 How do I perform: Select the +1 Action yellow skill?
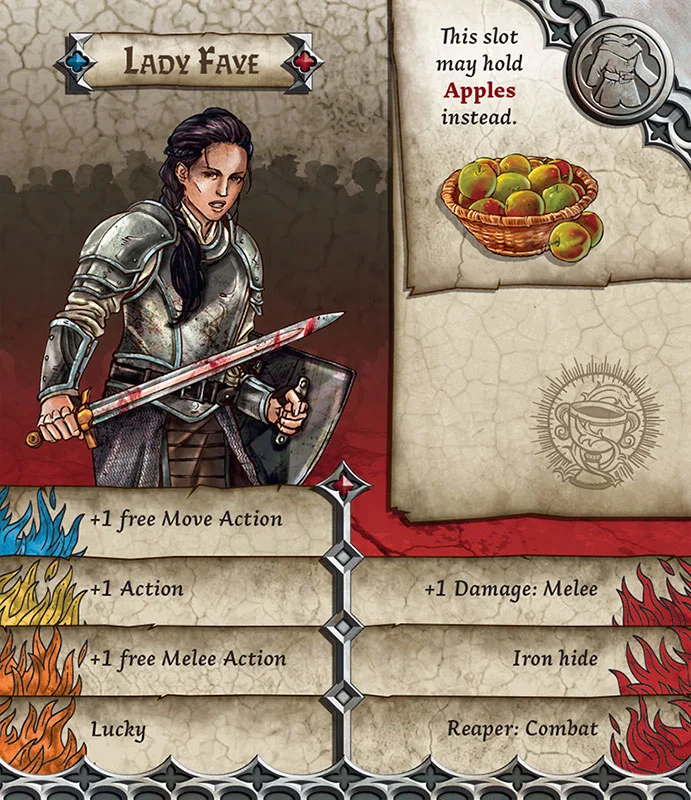click(137, 589)
